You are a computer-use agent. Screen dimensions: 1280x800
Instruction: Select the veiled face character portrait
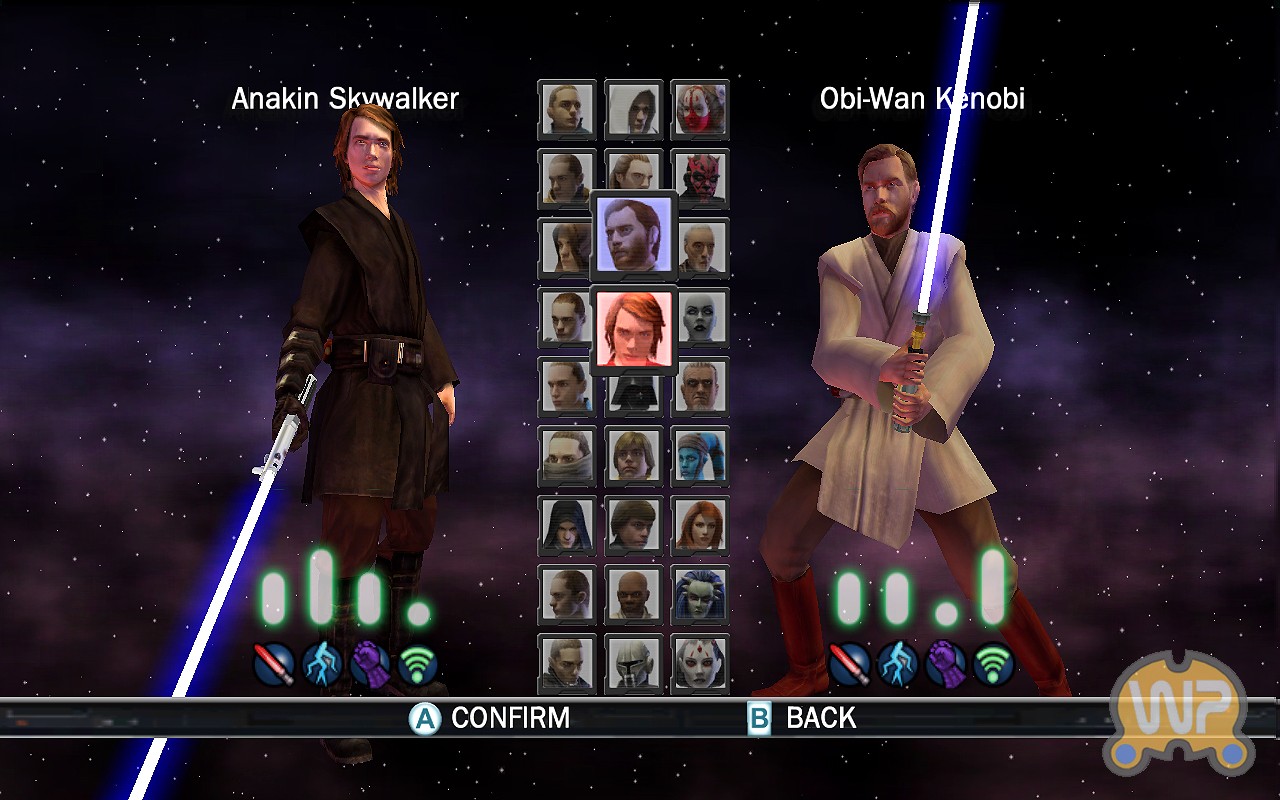[567, 456]
